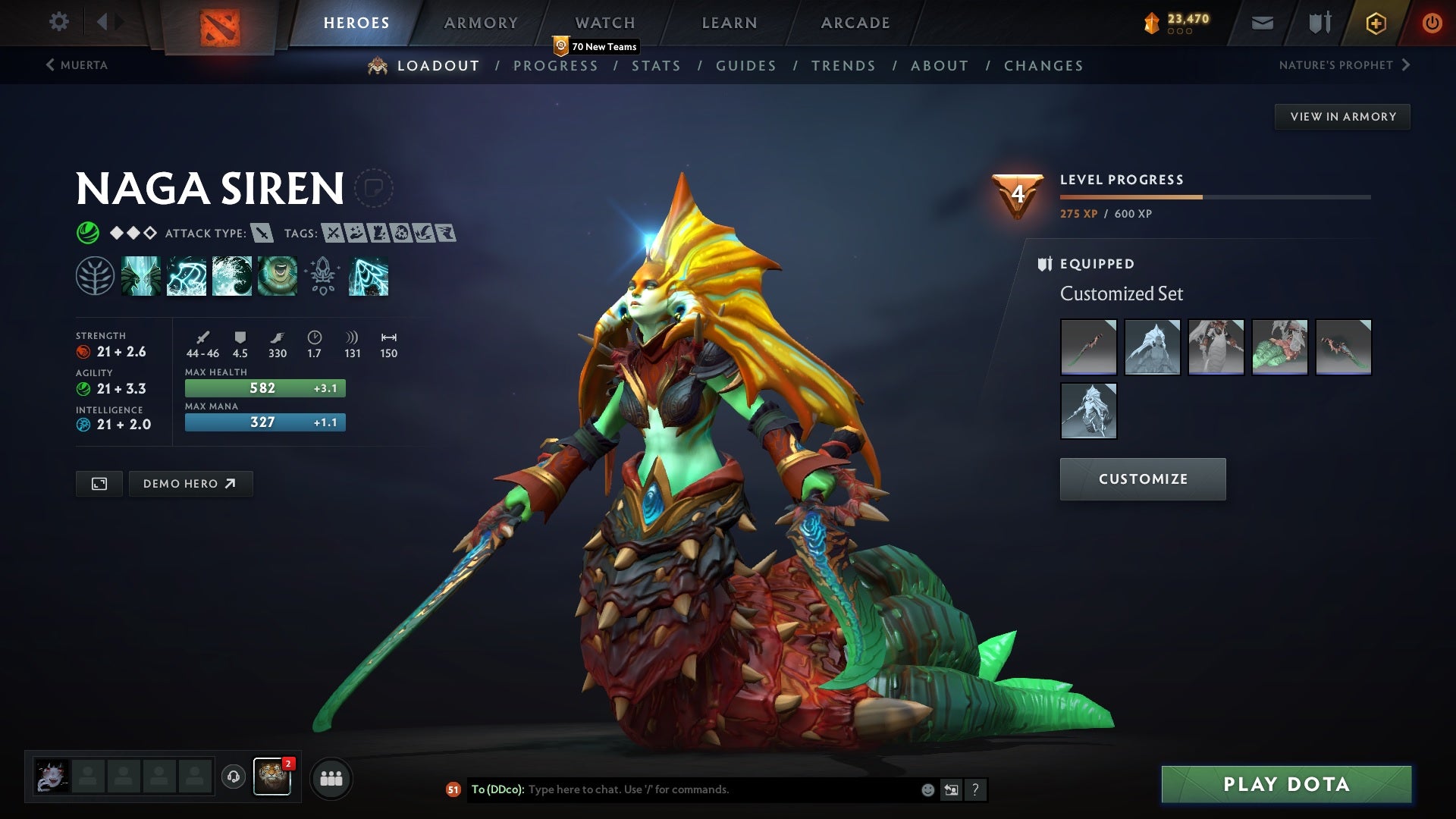The image size is (1456, 819).
Task: Click the voice chat headphones icon
Action: pyautogui.click(x=233, y=777)
